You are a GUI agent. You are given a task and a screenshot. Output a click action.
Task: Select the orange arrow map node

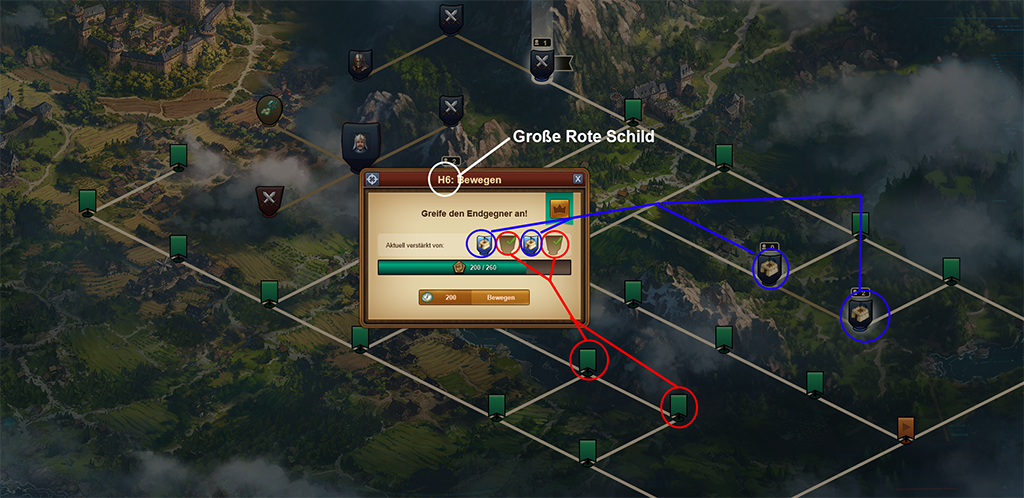(x=907, y=428)
